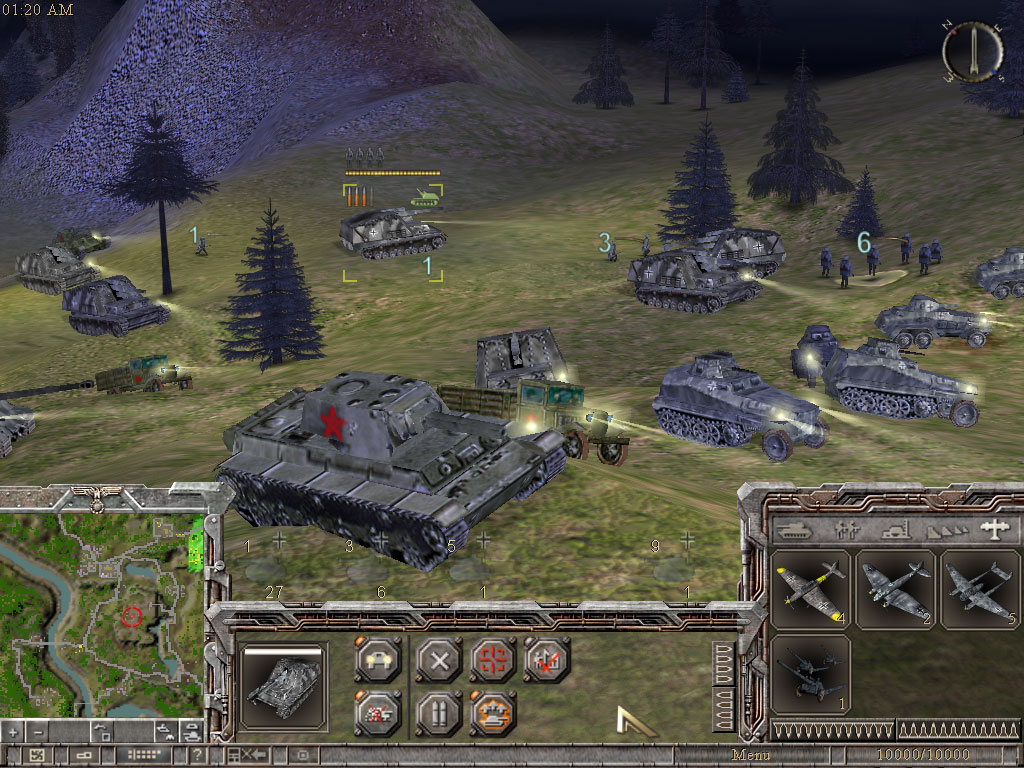The width and height of the screenshot is (1024, 768).
Task: Click the crossed-out red X tank command
Action: 378,713
